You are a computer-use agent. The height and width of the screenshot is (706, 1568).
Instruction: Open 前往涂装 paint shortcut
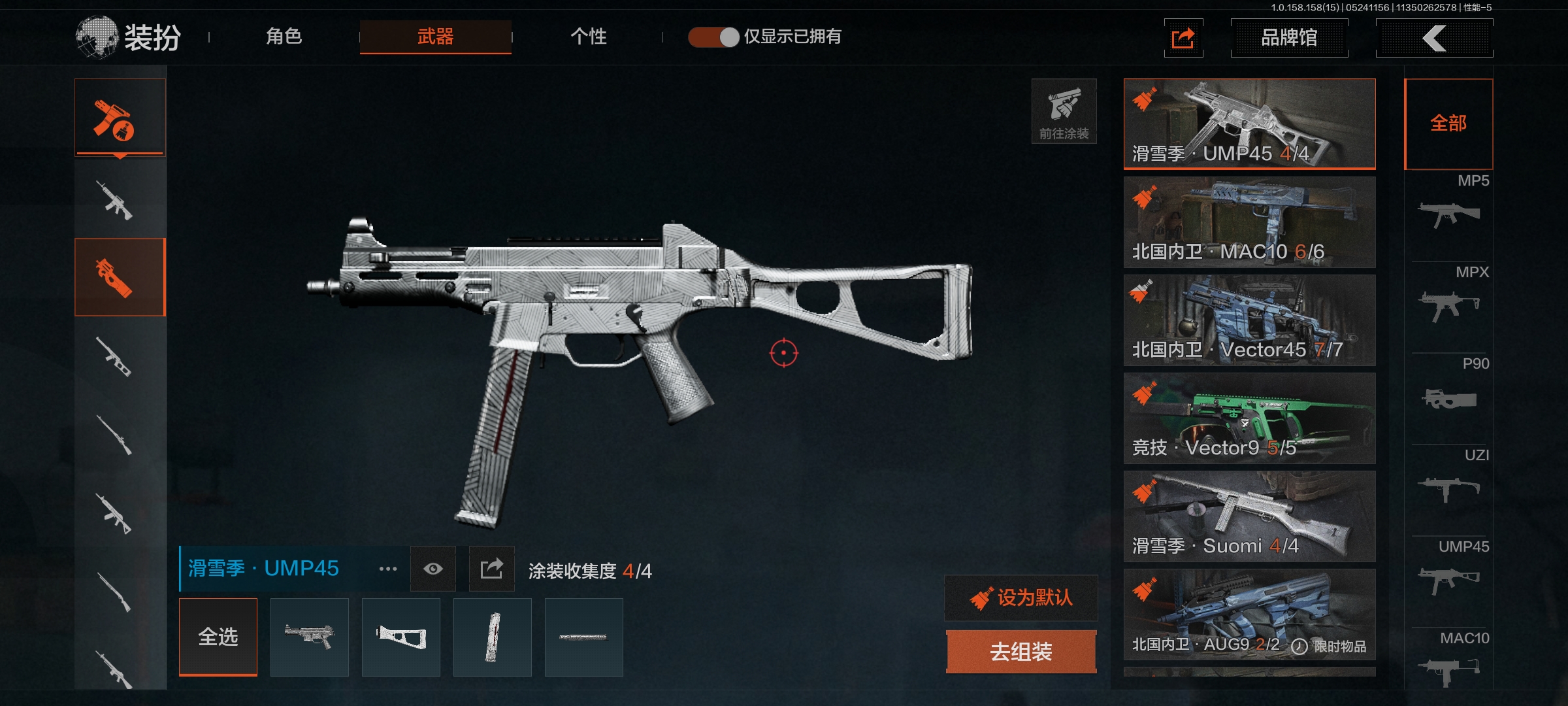pos(1064,111)
